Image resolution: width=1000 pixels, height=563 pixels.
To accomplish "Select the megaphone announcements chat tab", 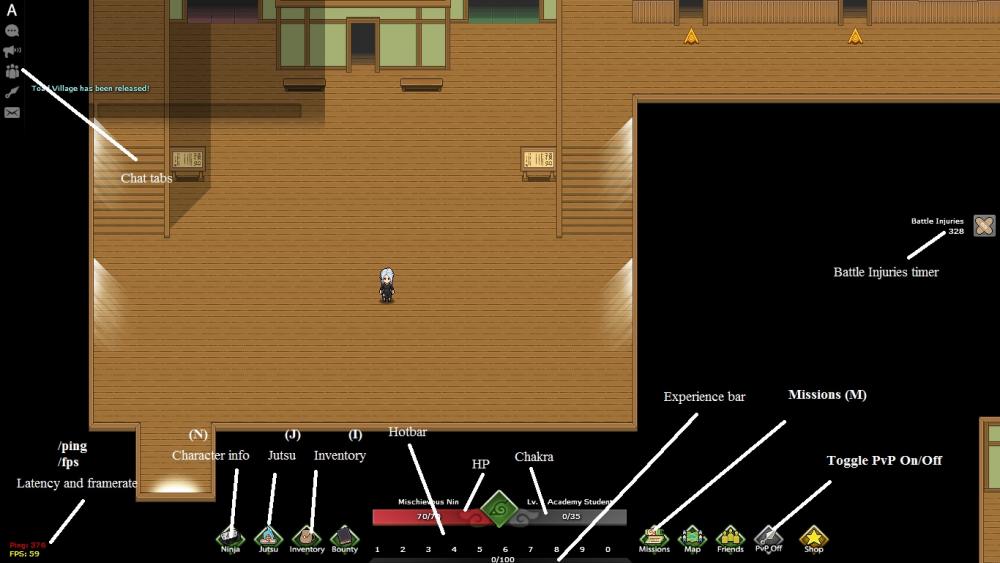I will pos(12,51).
